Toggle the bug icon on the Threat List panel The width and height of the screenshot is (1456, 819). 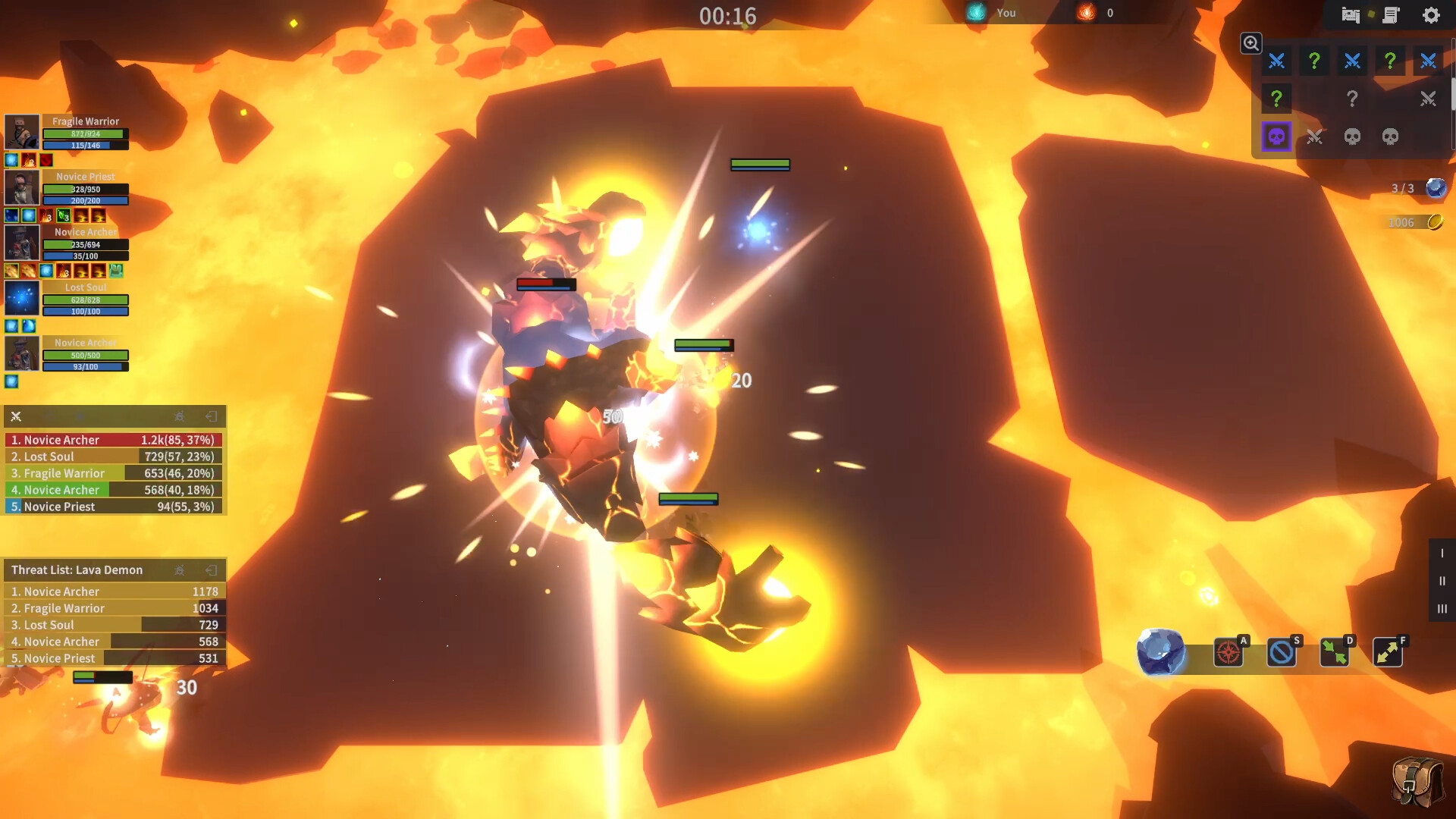click(179, 570)
